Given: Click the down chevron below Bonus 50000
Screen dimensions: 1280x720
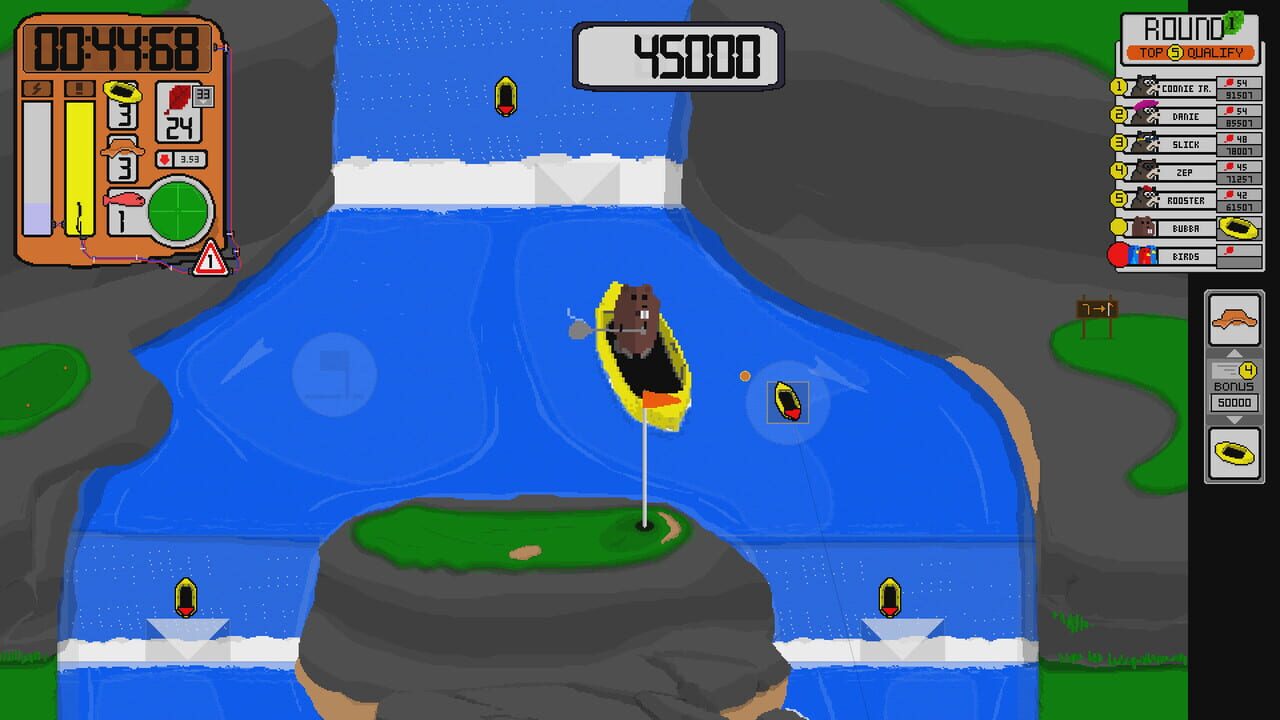Looking at the screenshot, I should (1233, 417).
